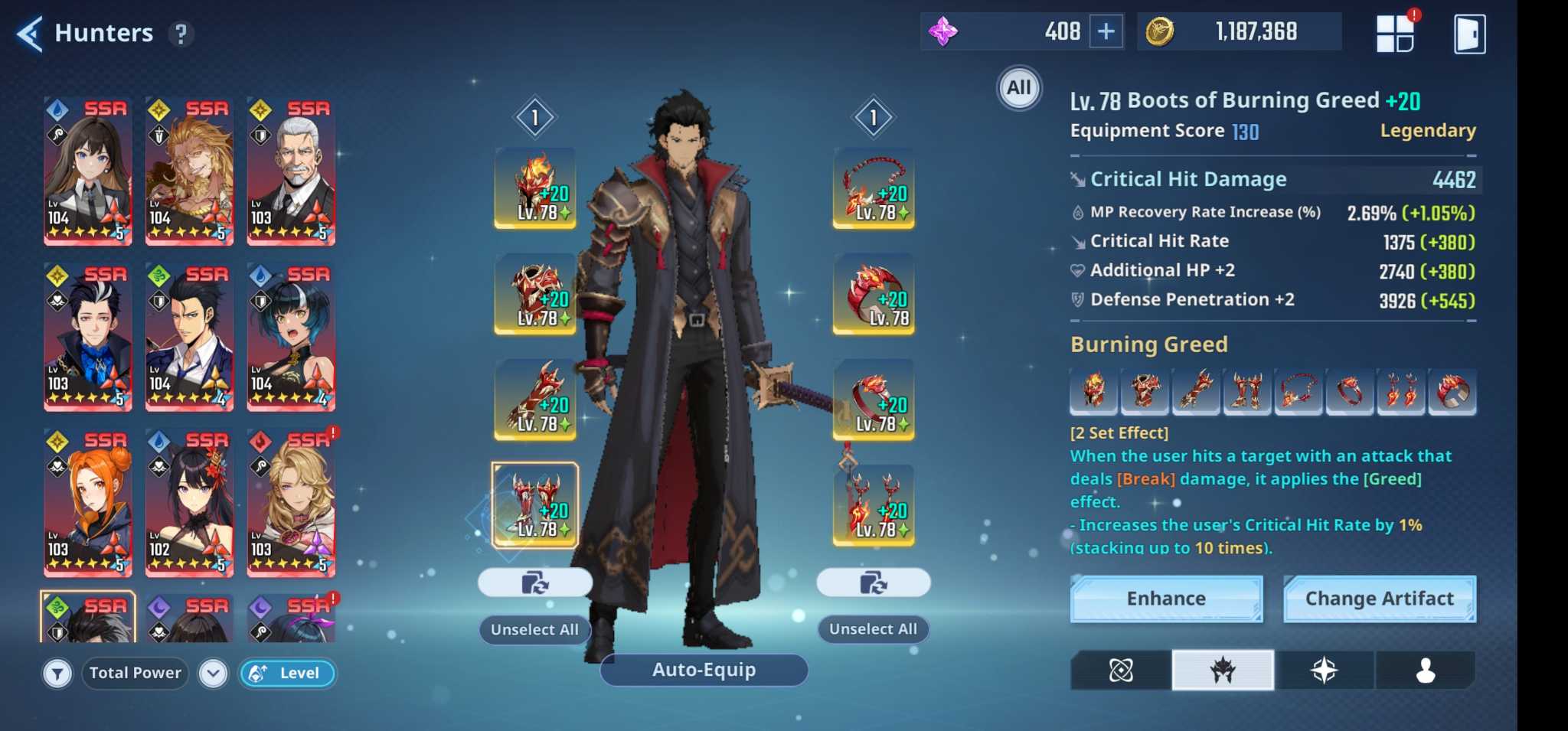Toggle the All set filter
Viewport: 1568px width, 731px height.
click(x=1018, y=88)
